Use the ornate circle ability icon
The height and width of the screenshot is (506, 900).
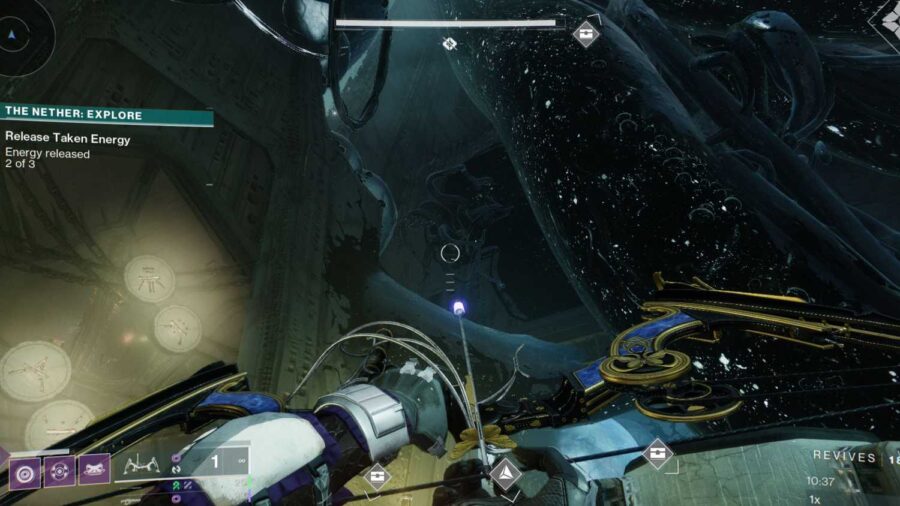pos(60,470)
